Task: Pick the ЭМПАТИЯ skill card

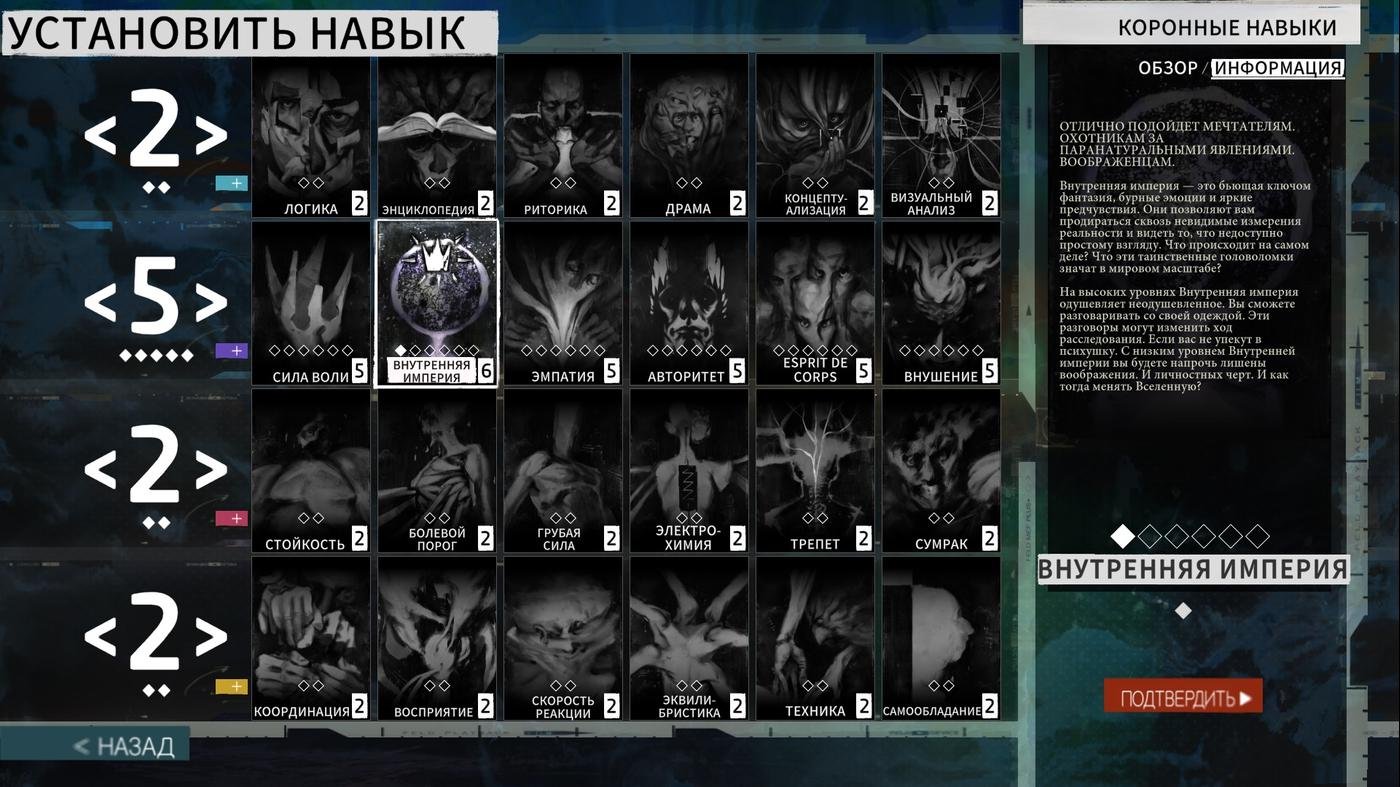Action: 562,303
